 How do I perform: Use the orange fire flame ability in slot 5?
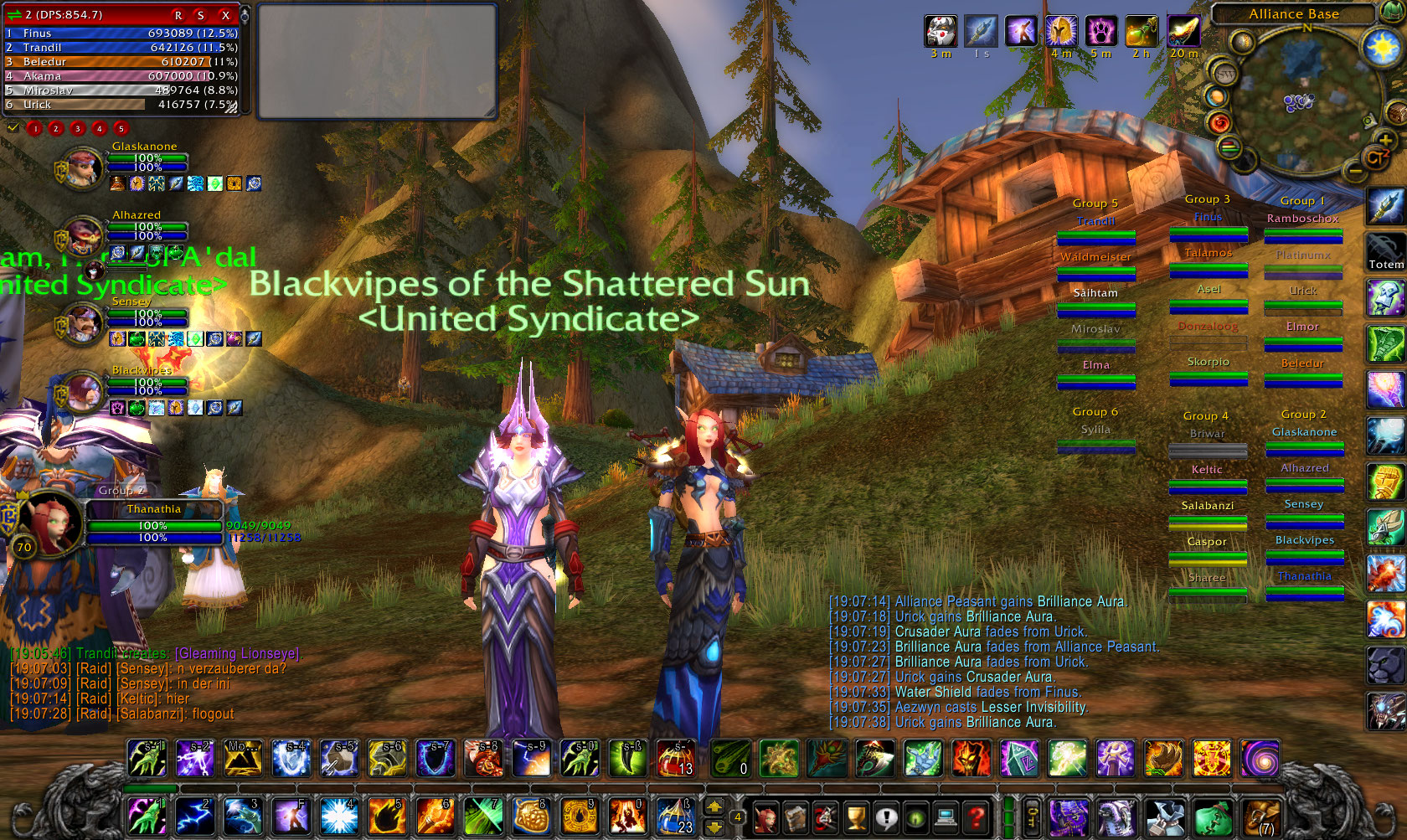pos(387,817)
